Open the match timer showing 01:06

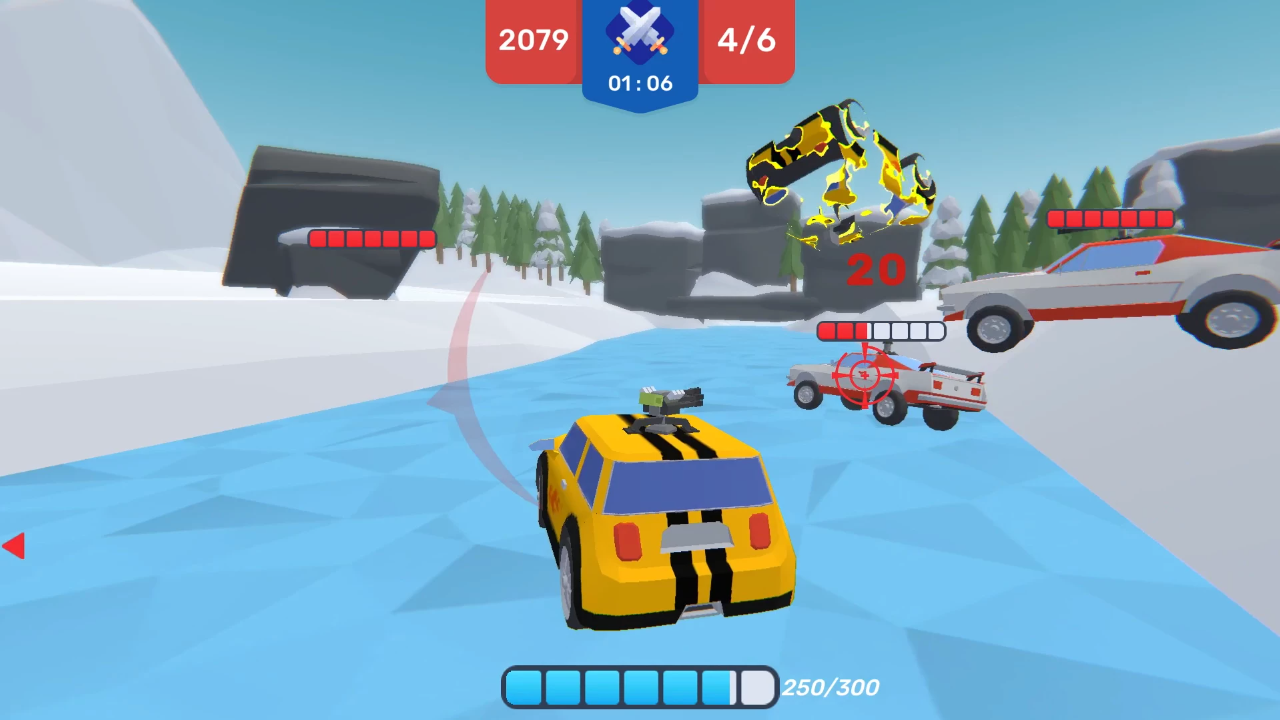639,84
